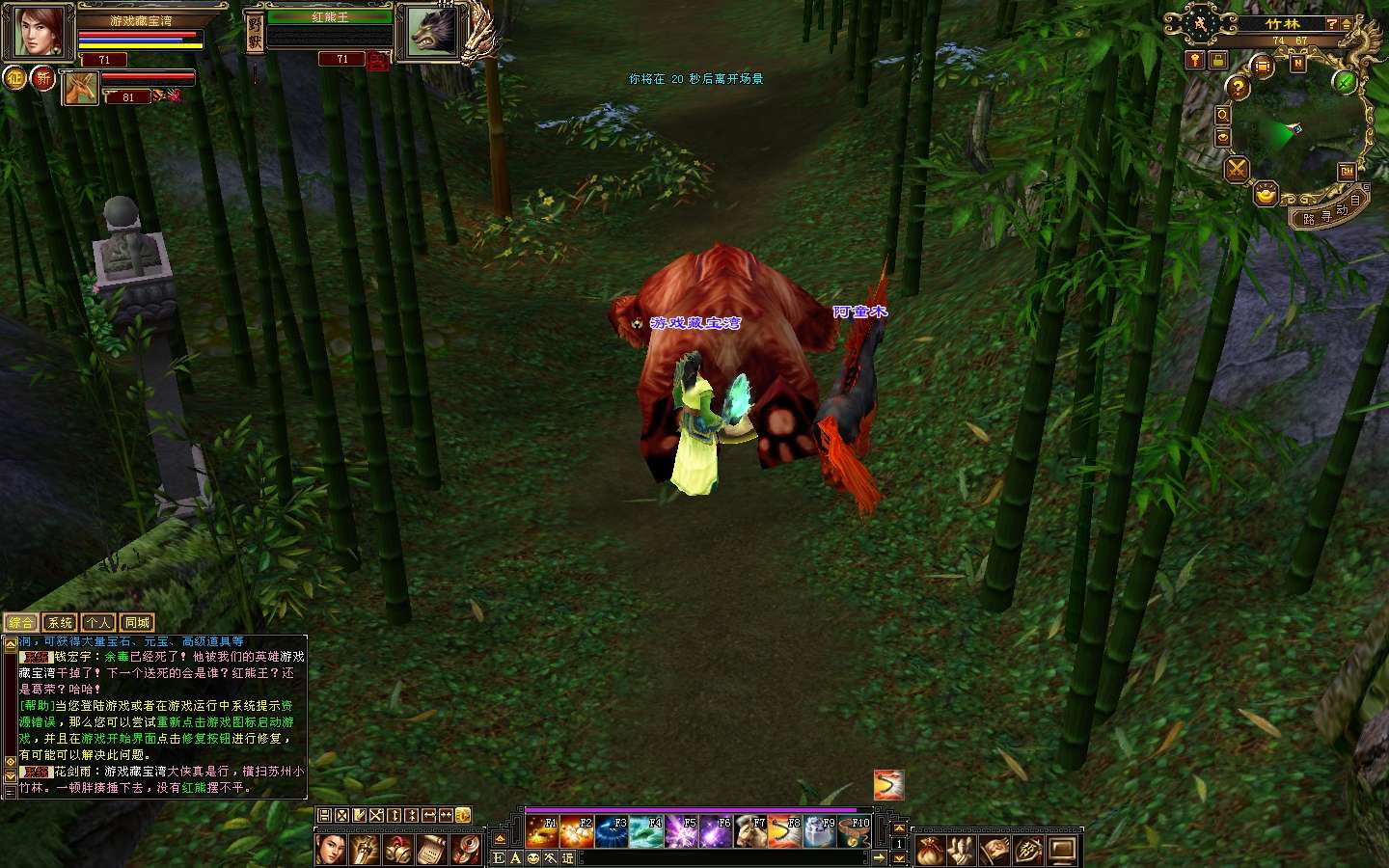The width and height of the screenshot is (1389, 868).
Task: Activate the F1 skill slot
Action: [541, 831]
